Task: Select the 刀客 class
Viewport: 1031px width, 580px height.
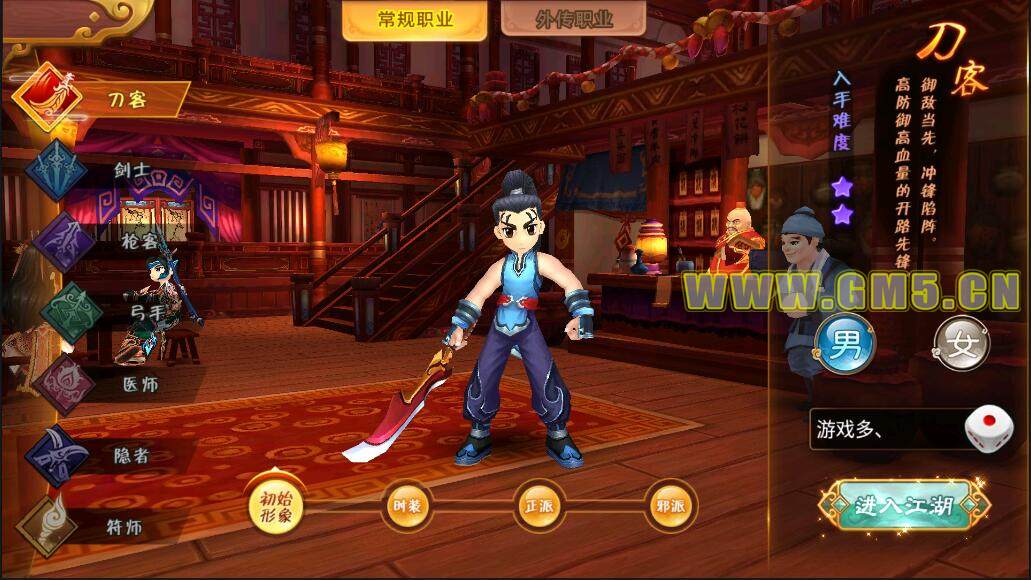Action: click(x=100, y=99)
